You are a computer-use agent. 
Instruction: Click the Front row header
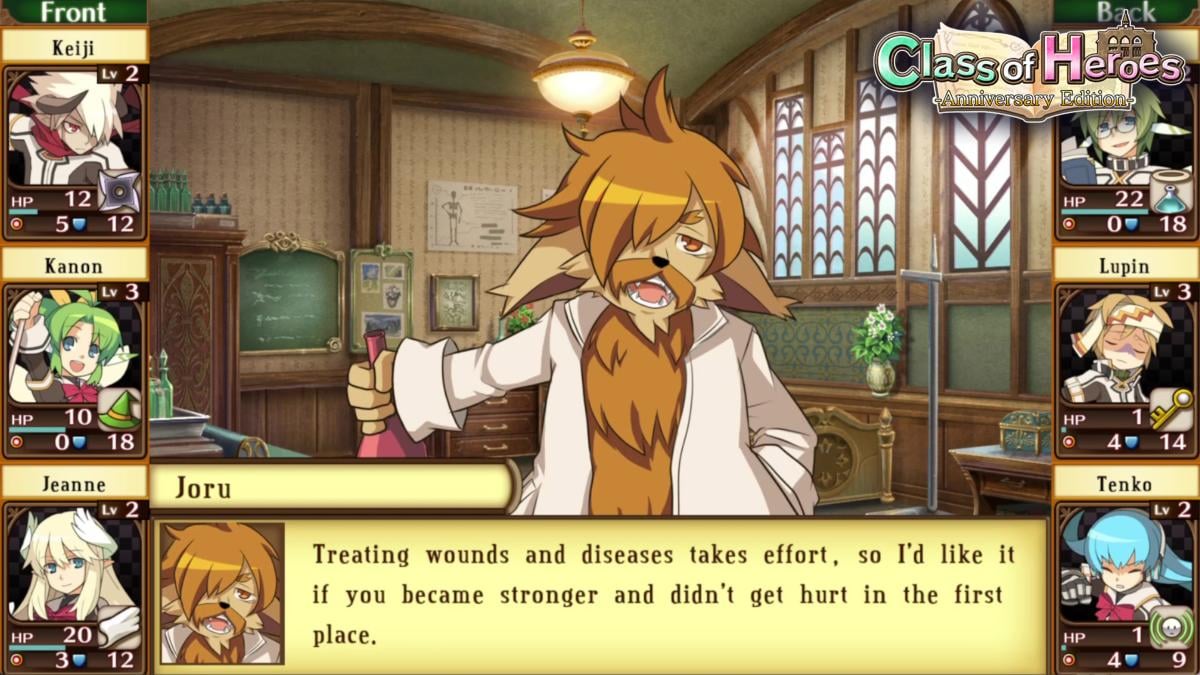72,12
